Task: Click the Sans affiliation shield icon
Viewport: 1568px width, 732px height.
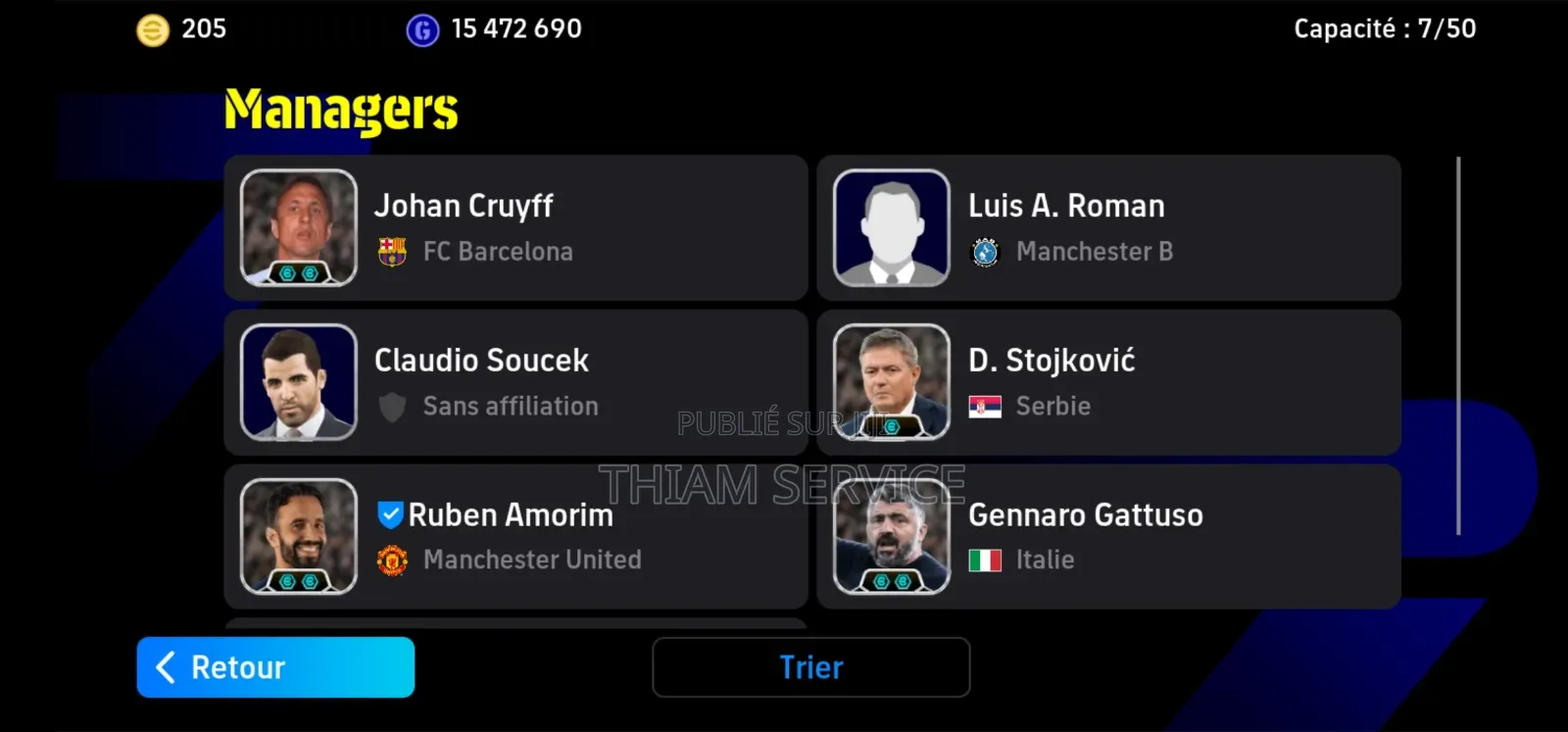Action: [x=391, y=406]
